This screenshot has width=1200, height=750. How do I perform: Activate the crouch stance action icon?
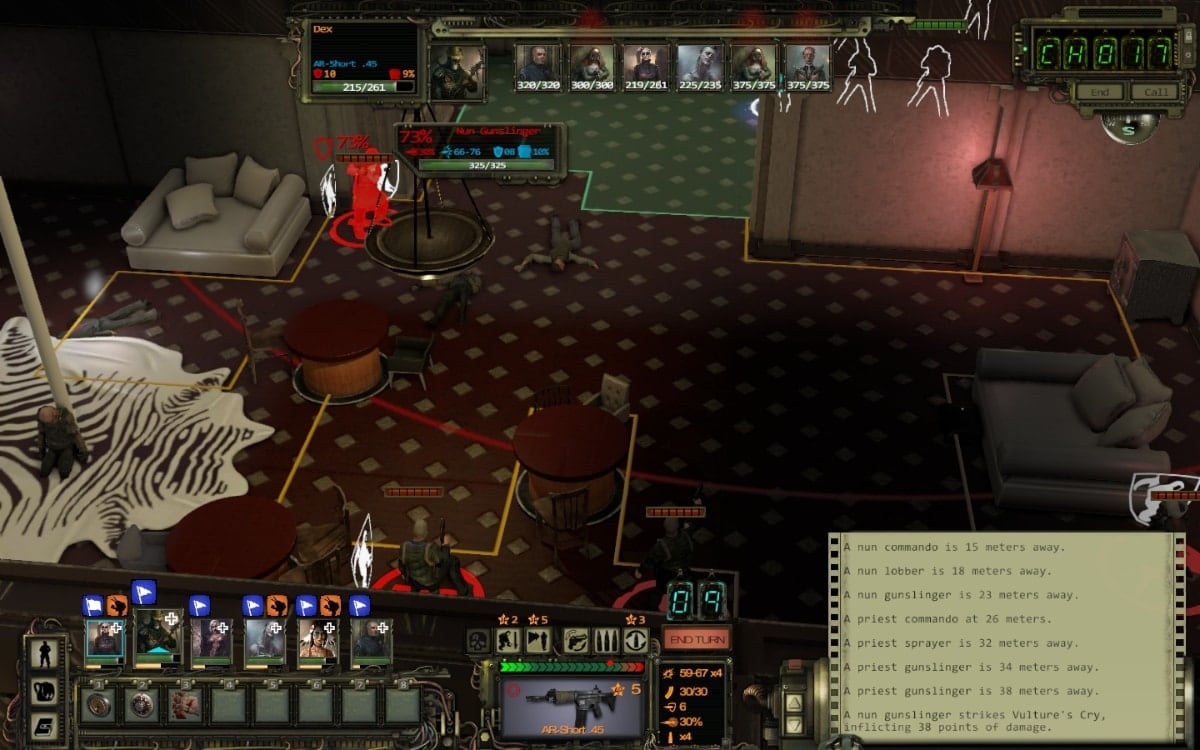(508, 641)
